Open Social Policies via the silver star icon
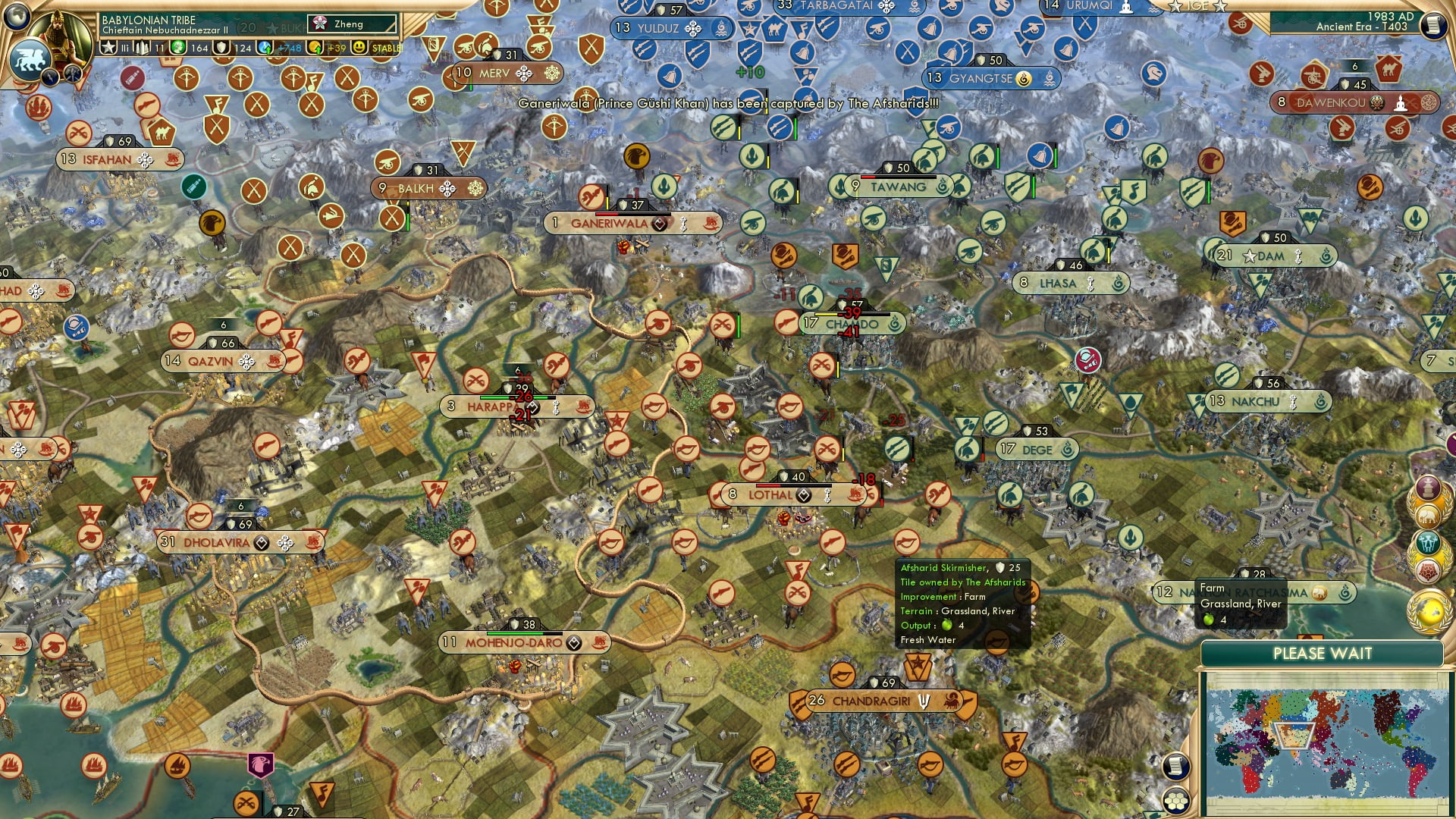This screenshot has width=1456, height=819. 108,47
